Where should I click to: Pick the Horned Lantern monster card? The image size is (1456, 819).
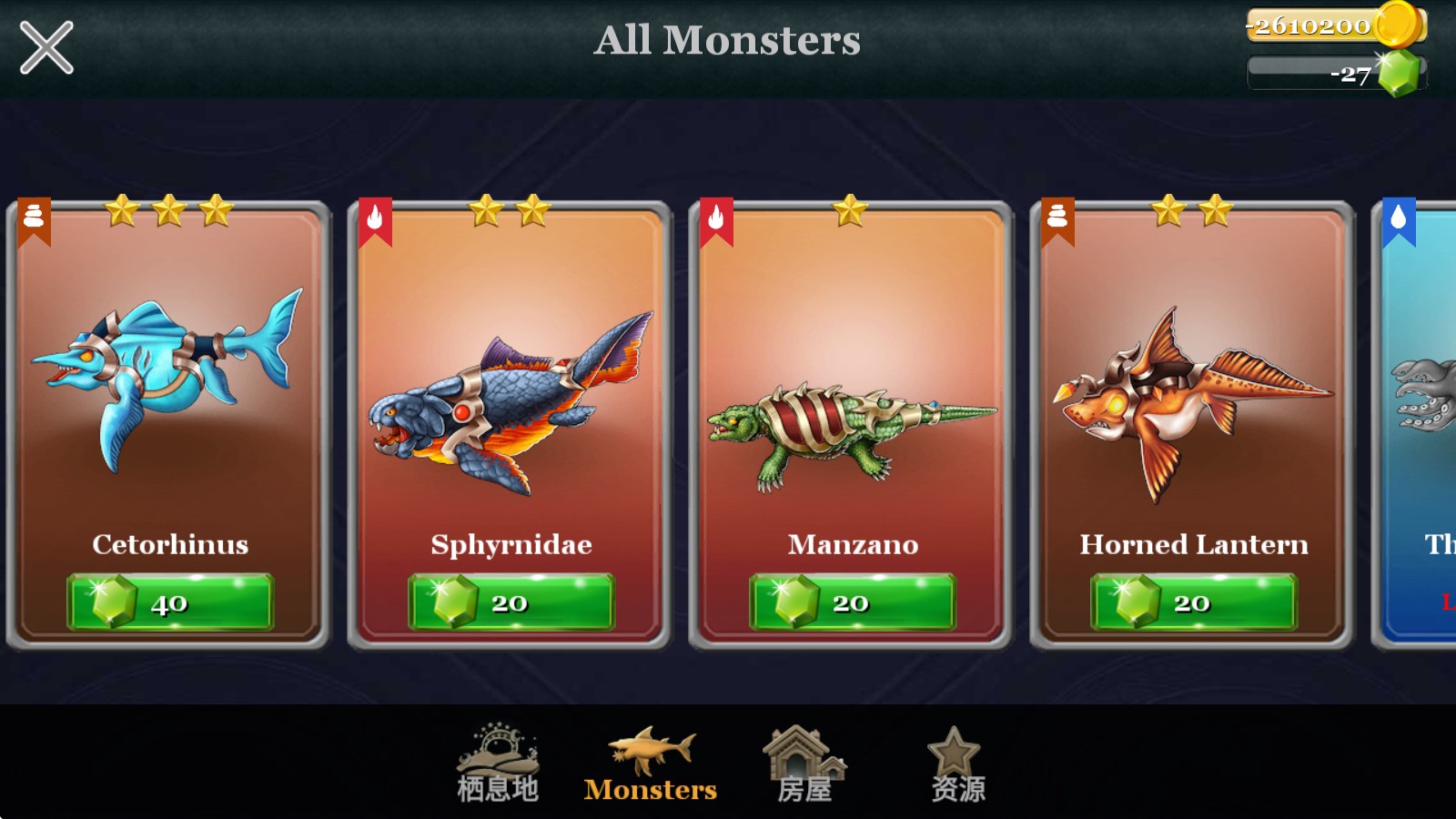(1192, 391)
